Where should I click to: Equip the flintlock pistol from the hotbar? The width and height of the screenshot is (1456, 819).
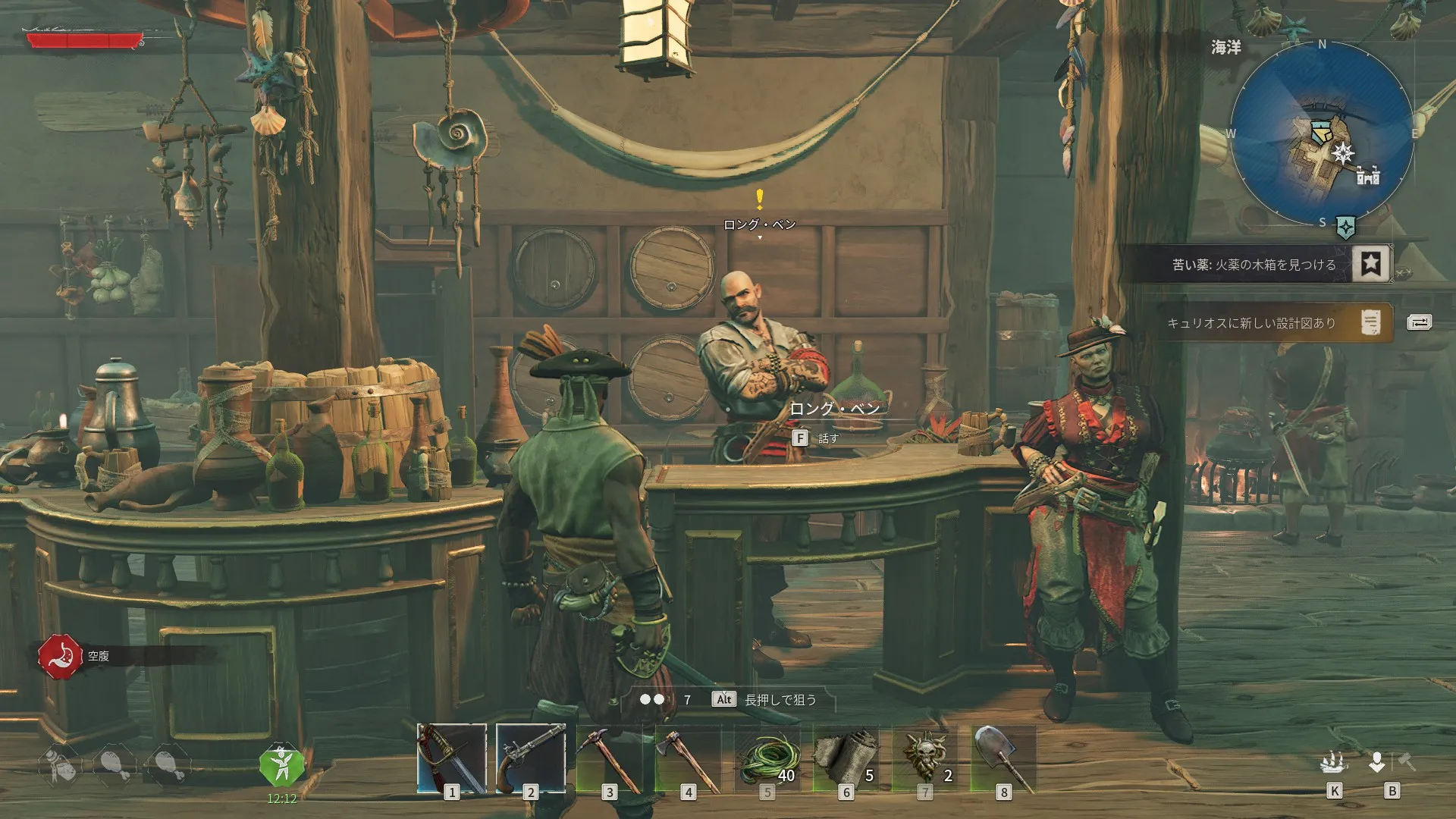531,758
